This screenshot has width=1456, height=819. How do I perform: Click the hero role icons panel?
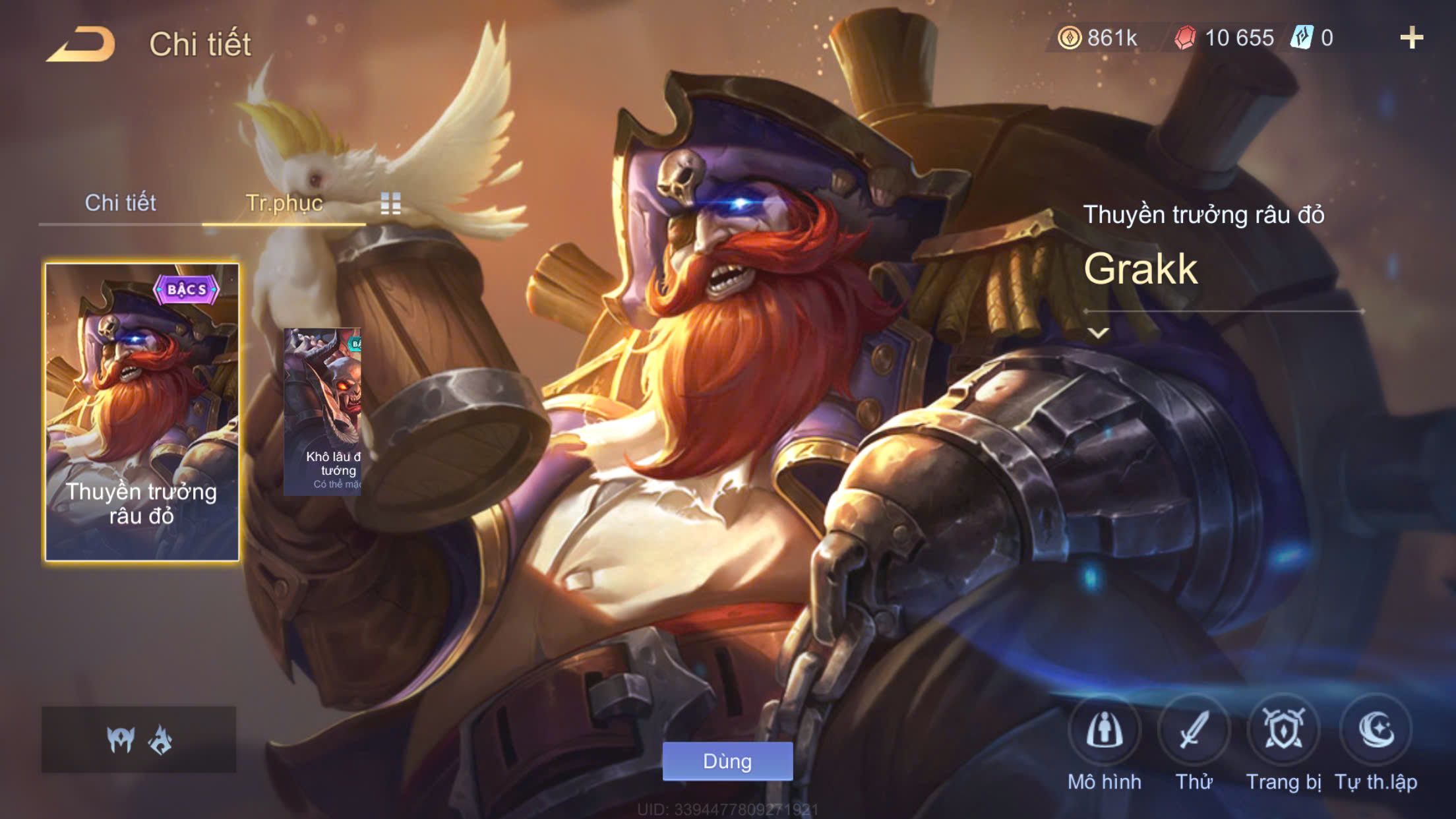click(138, 739)
